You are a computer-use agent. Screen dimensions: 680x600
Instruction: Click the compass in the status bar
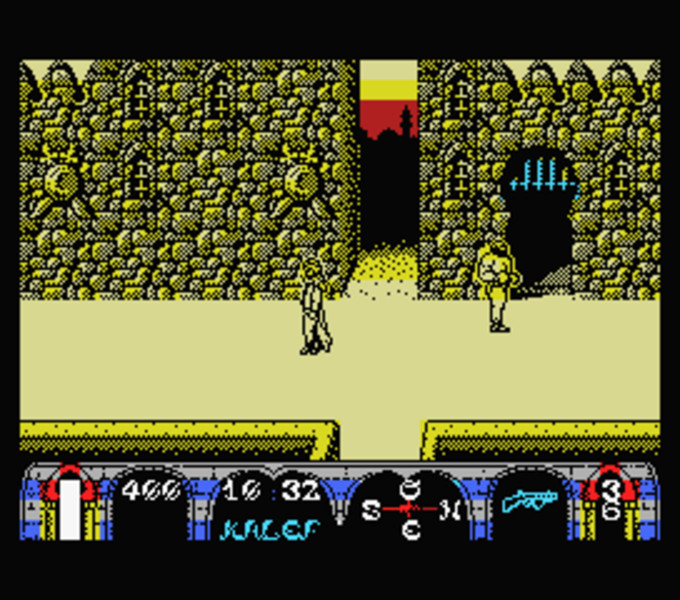pyautogui.click(x=410, y=509)
